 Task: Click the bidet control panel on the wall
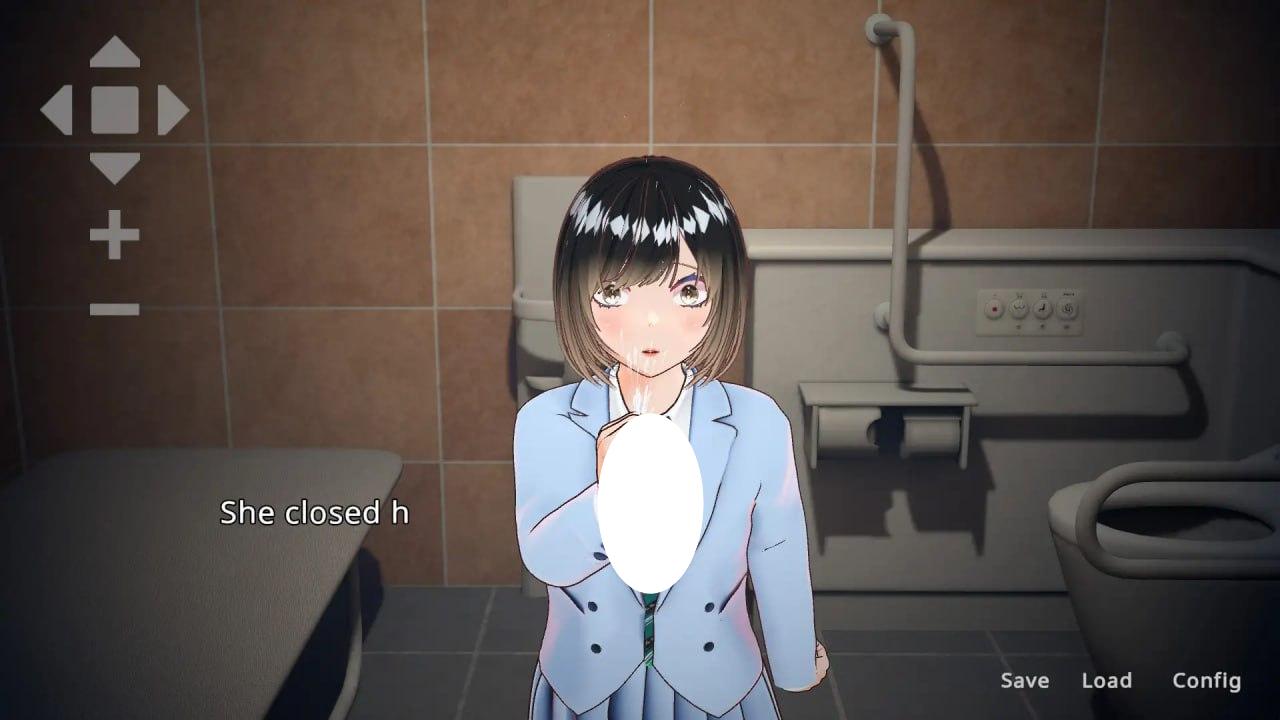[x=1030, y=310]
